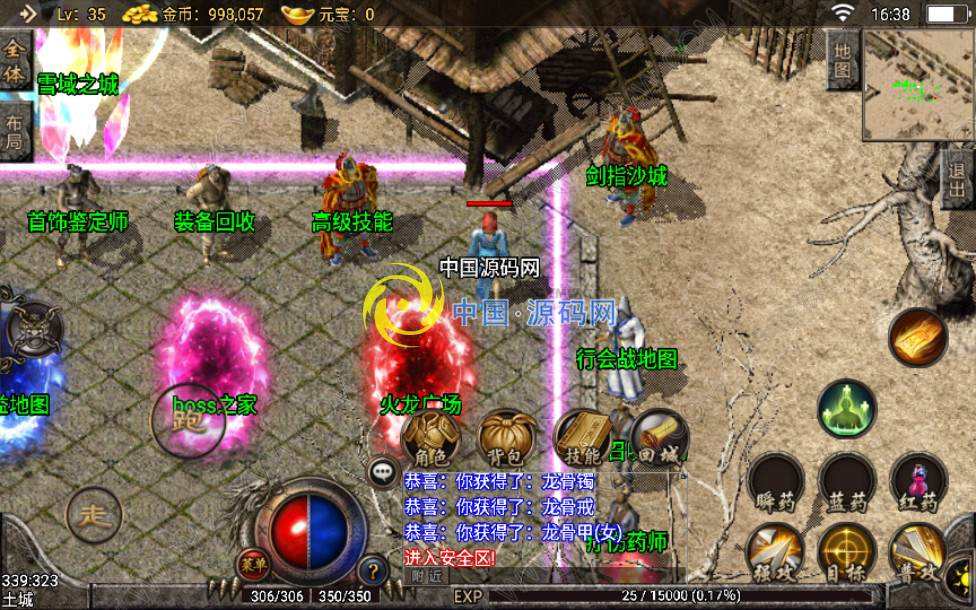Cast the green glowing figure skill

[847, 409]
